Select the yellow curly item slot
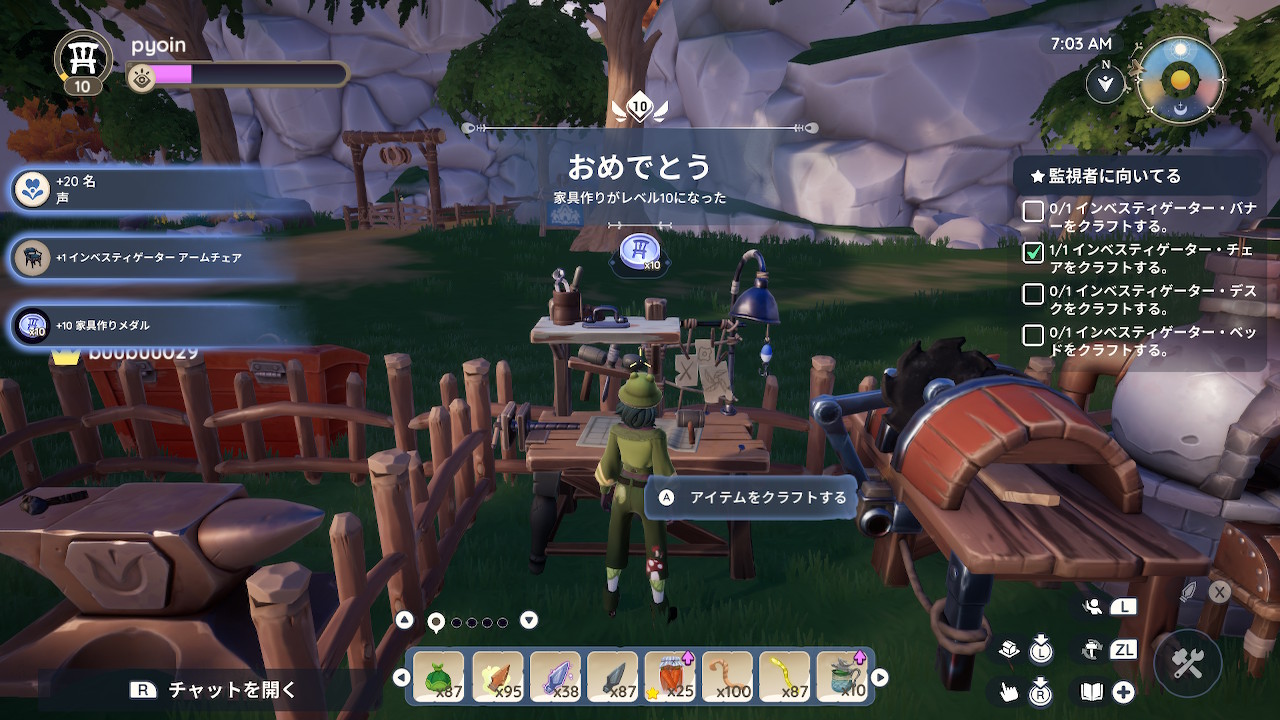The image size is (1280, 720). (785, 676)
